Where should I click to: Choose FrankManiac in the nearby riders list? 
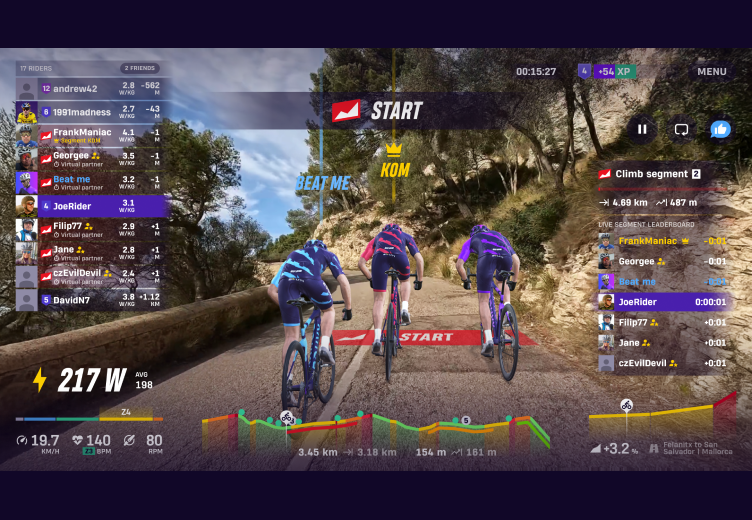pyautogui.click(x=90, y=134)
